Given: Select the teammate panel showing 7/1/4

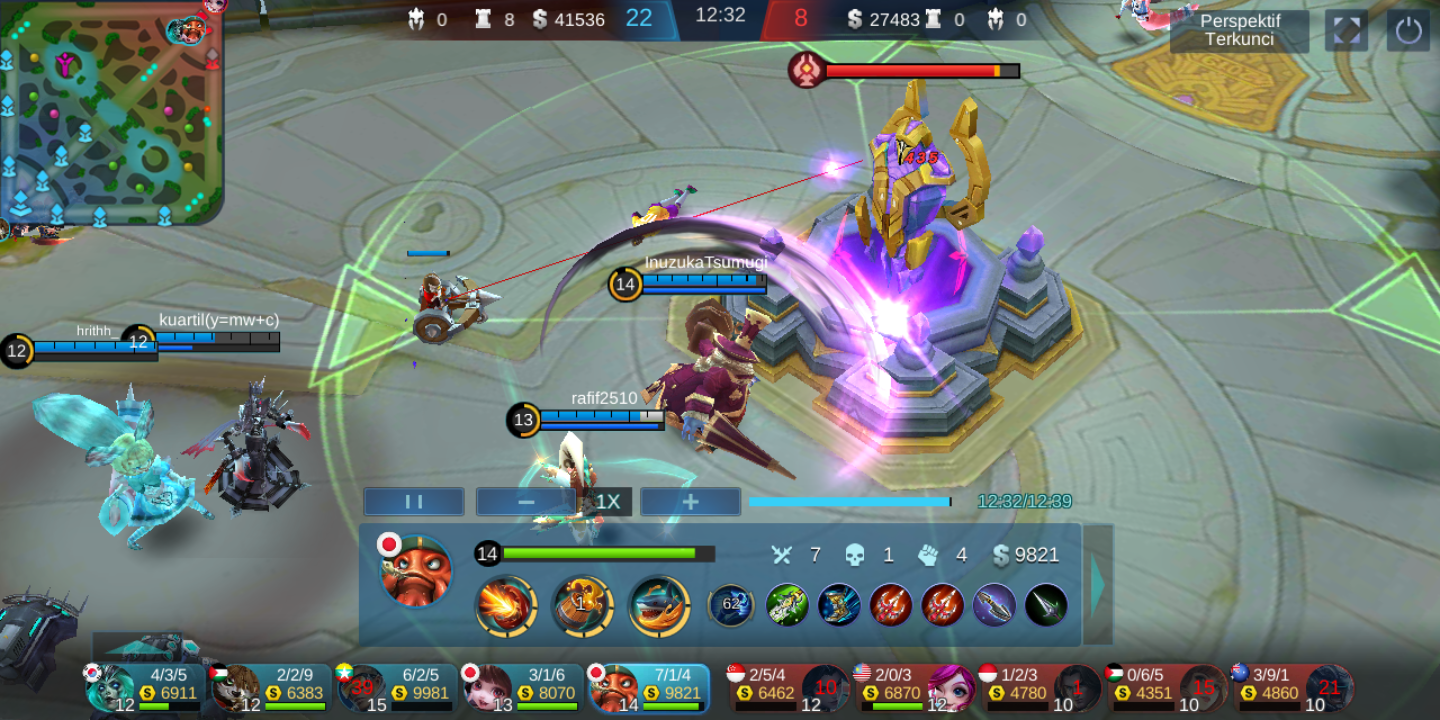Looking at the screenshot, I should pyautogui.click(x=650, y=686).
